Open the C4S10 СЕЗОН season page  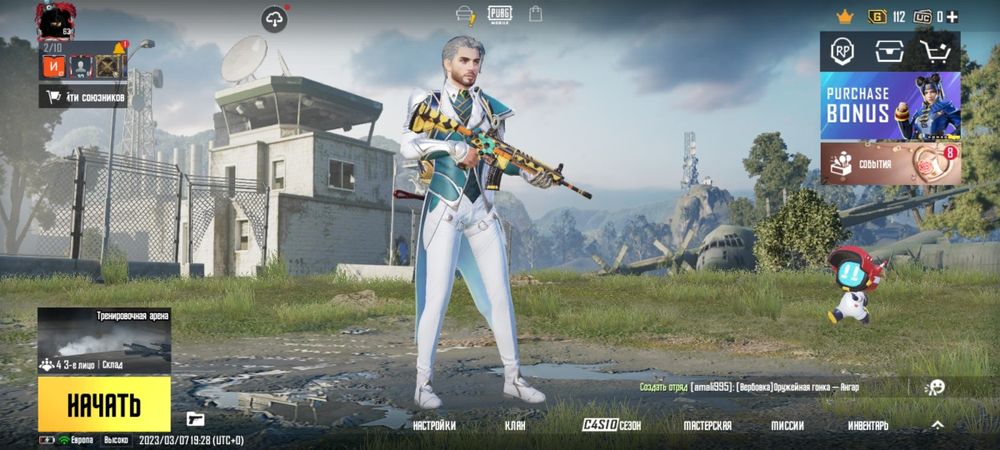point(612,425)
